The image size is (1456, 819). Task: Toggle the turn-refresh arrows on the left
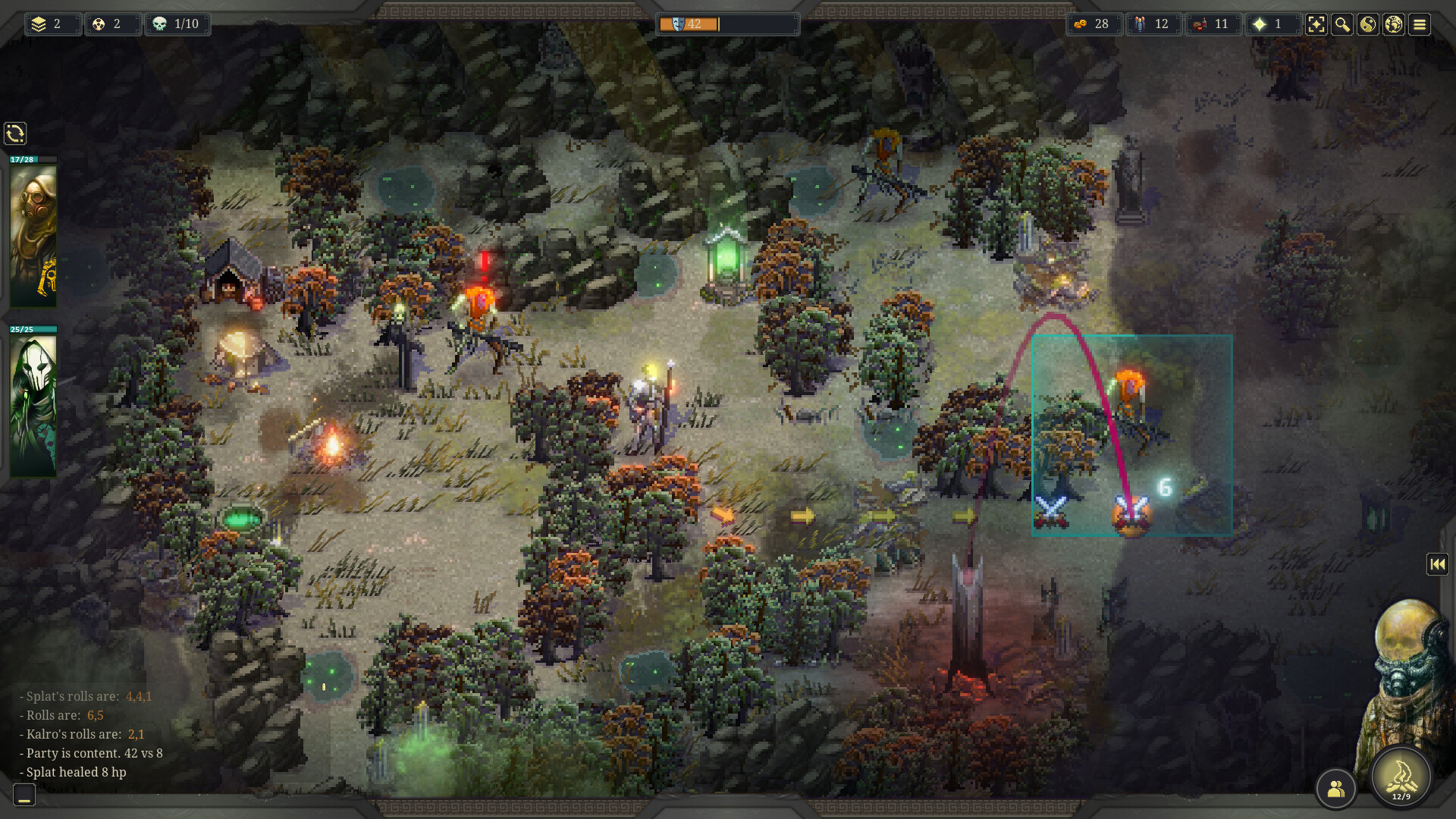click(15, 133)
